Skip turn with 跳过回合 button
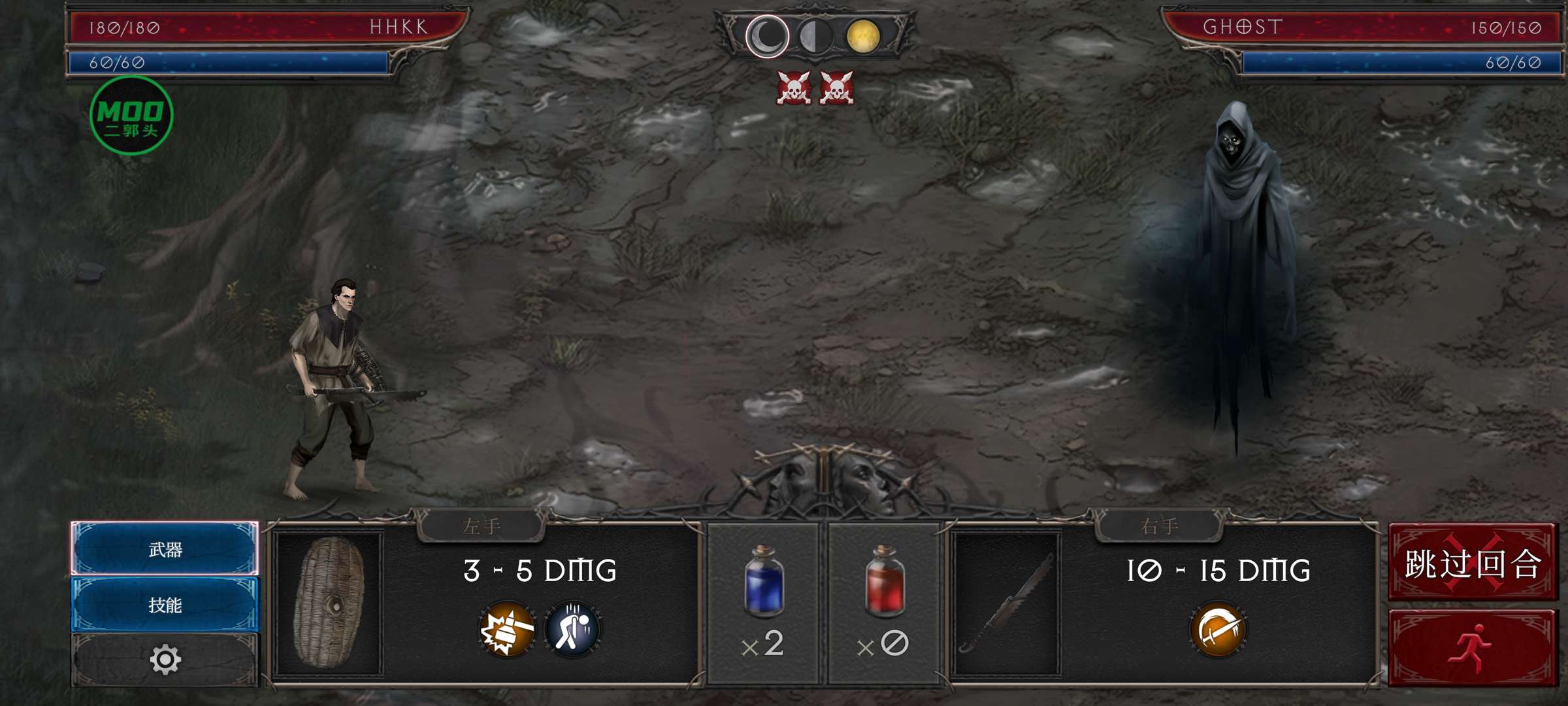 coord(1473,563)
